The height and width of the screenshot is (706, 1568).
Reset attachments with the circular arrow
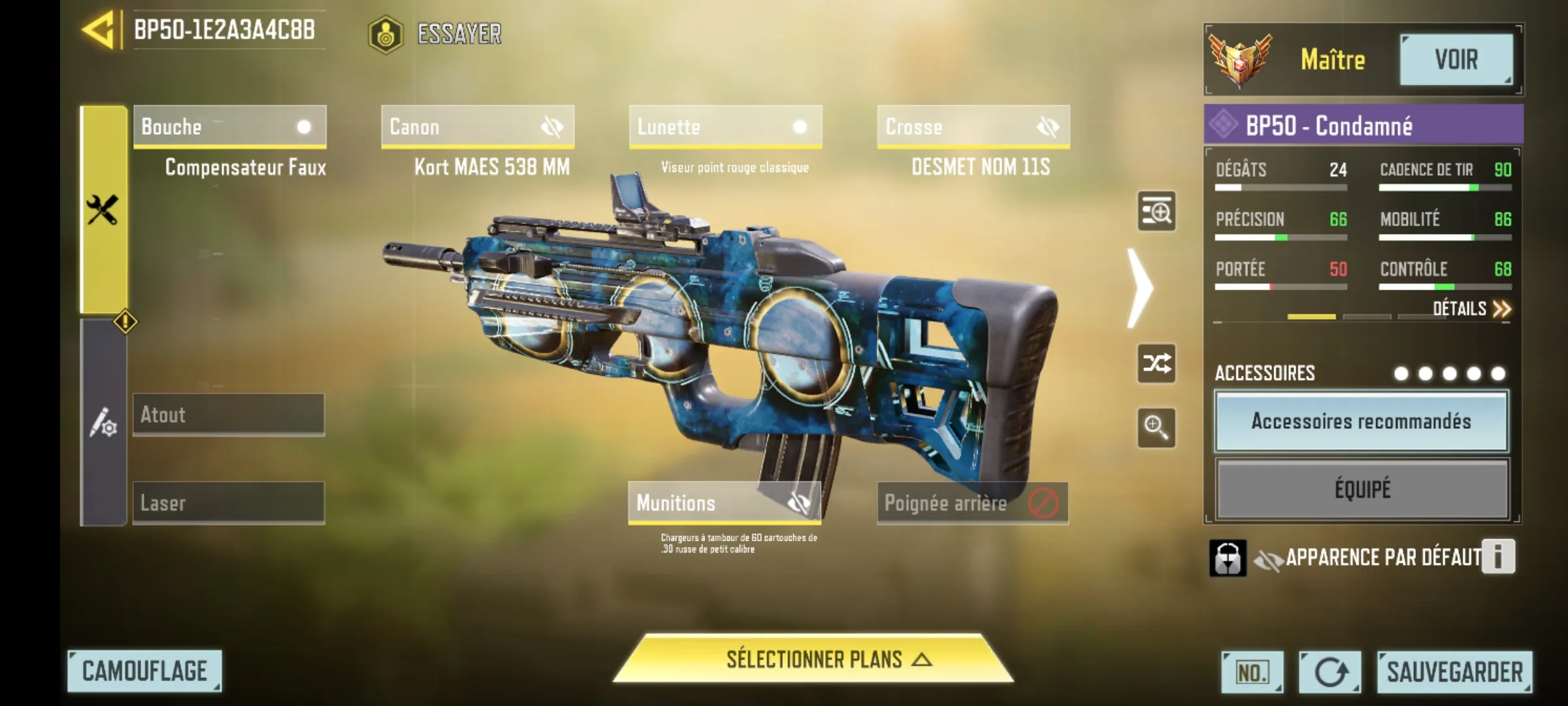(x=1330, y=672)
